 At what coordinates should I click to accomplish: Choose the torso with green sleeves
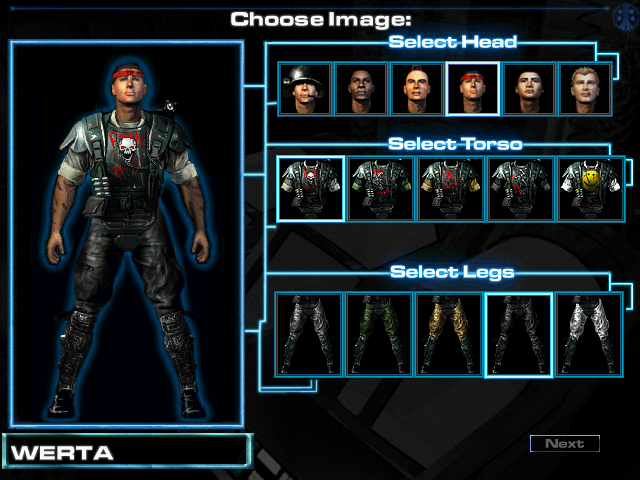pyautogui.click(x=380, y=188)
